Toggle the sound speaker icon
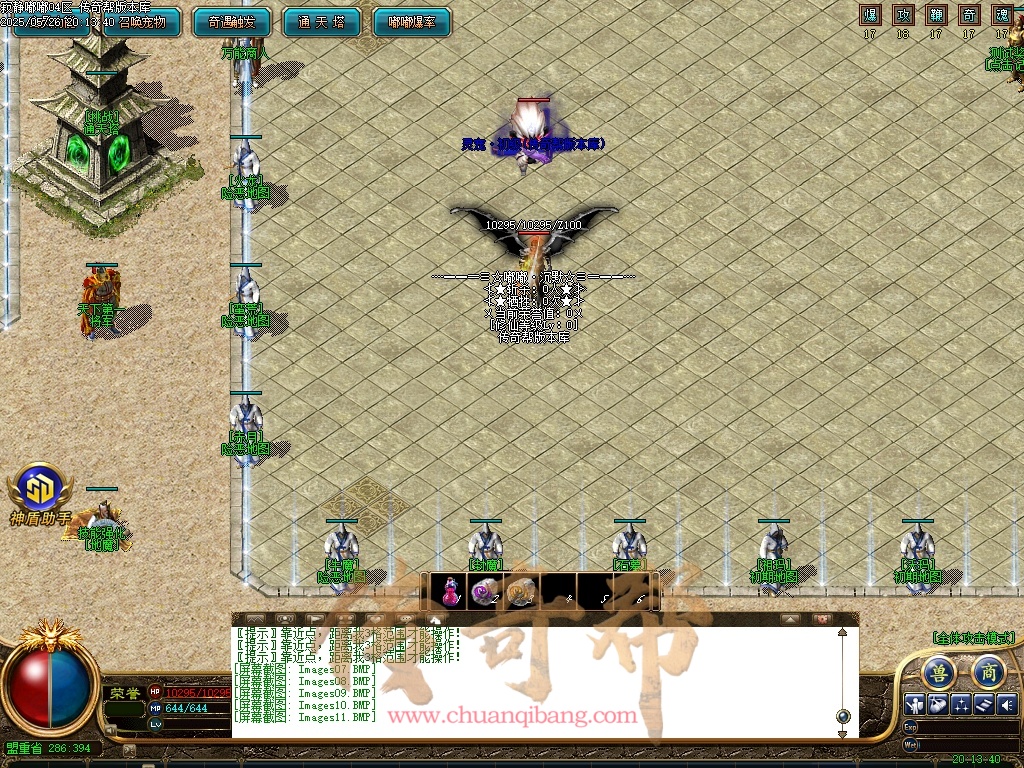The width and height of the screenshot is (1024, 768). pyautogui.click(x=1006, y=704)
